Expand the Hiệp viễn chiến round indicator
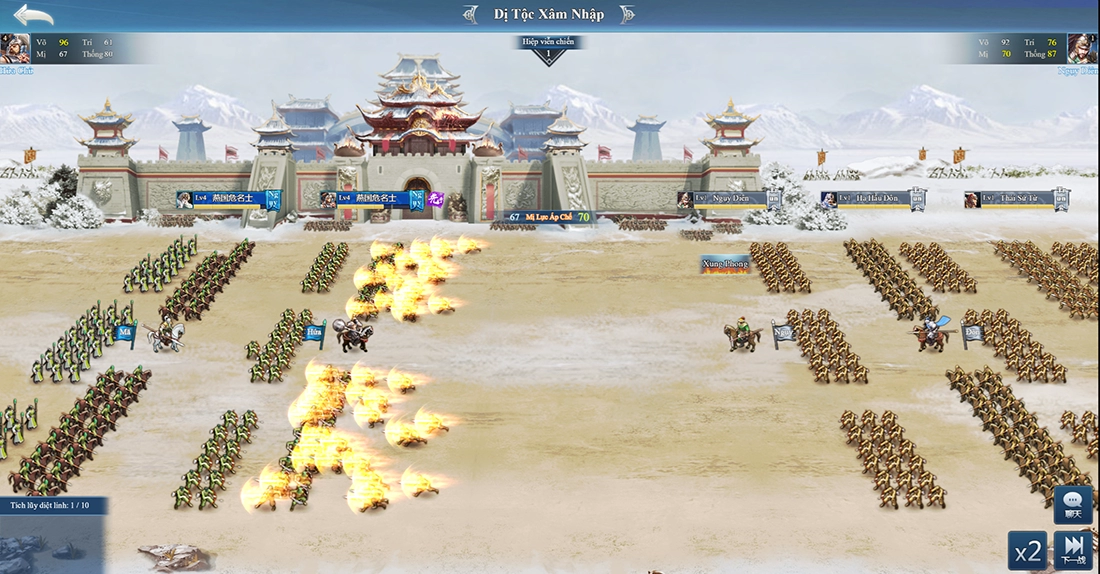Image resolution: width=1100 pixels, height=574 pixels. [x=548, y=49]
